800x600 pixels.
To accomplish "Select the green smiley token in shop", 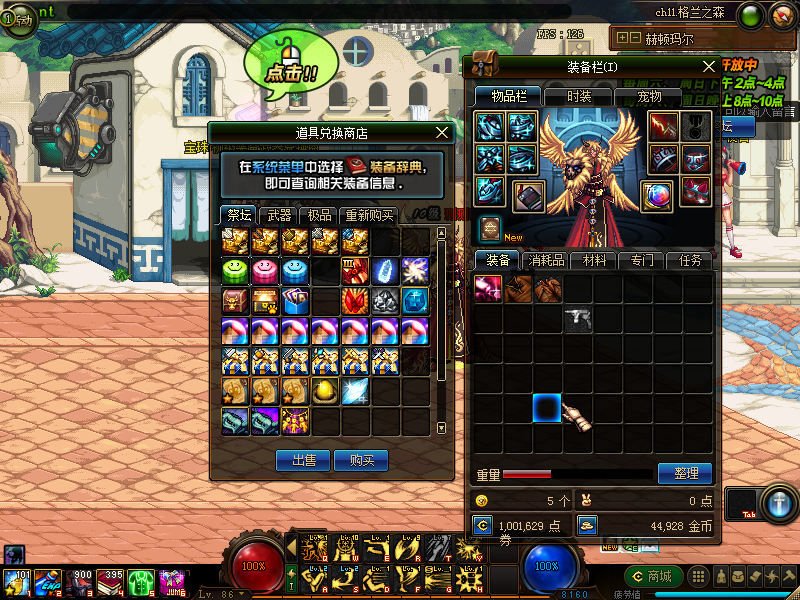I will tap(236, 270).
